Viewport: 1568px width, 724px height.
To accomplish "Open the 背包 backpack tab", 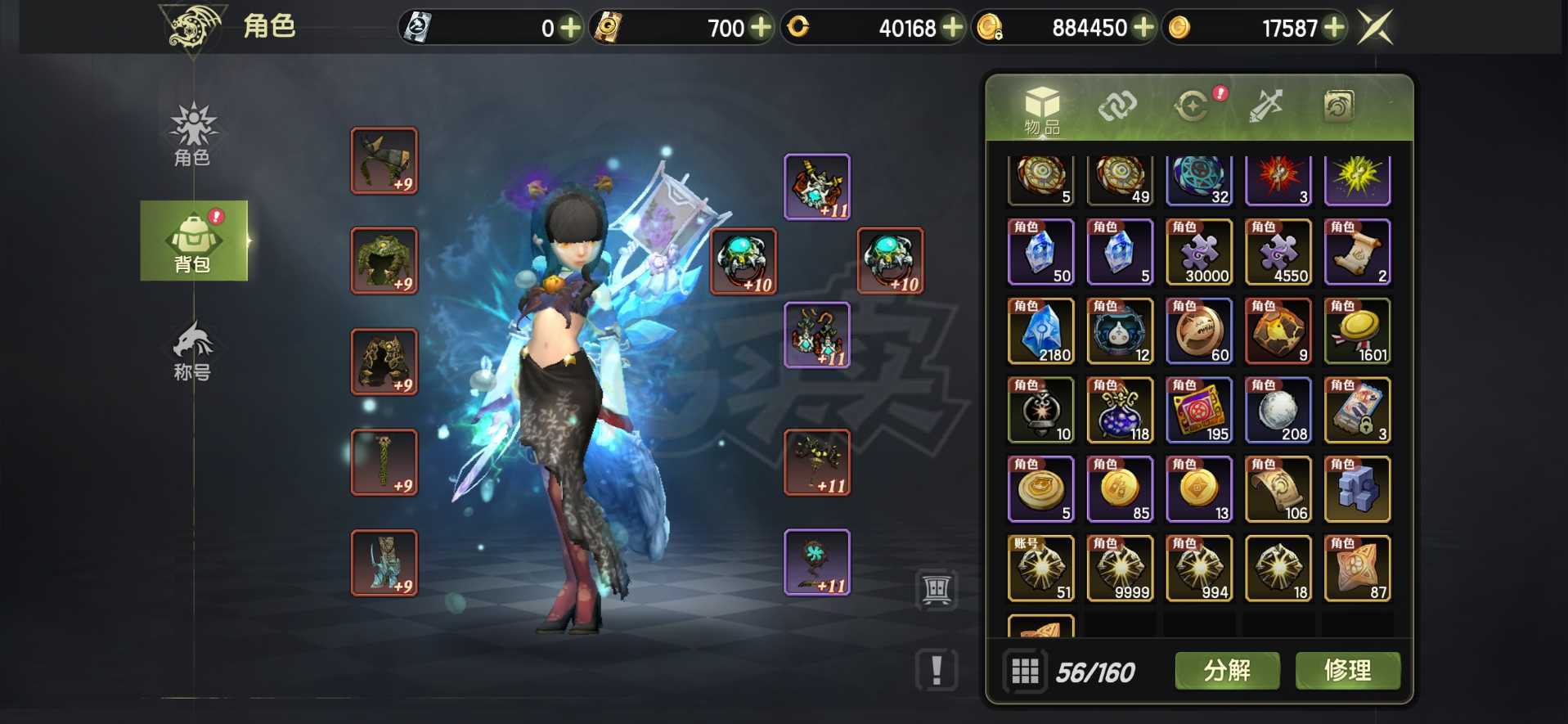I will pos(194,241).
